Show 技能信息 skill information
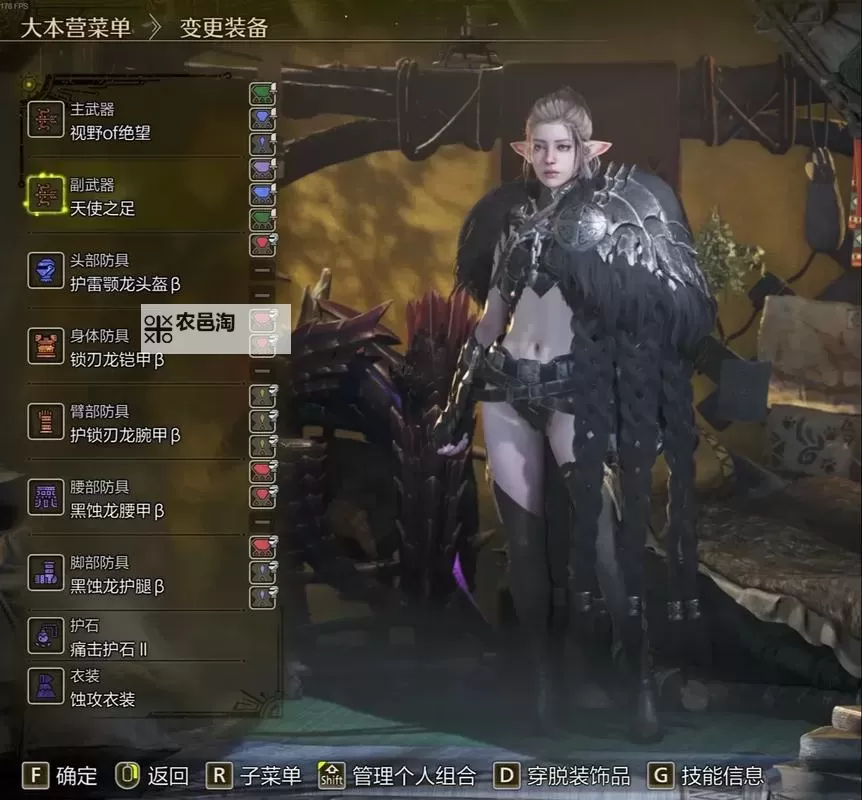This screenshot has width=862, height=800. pos(722,775)
